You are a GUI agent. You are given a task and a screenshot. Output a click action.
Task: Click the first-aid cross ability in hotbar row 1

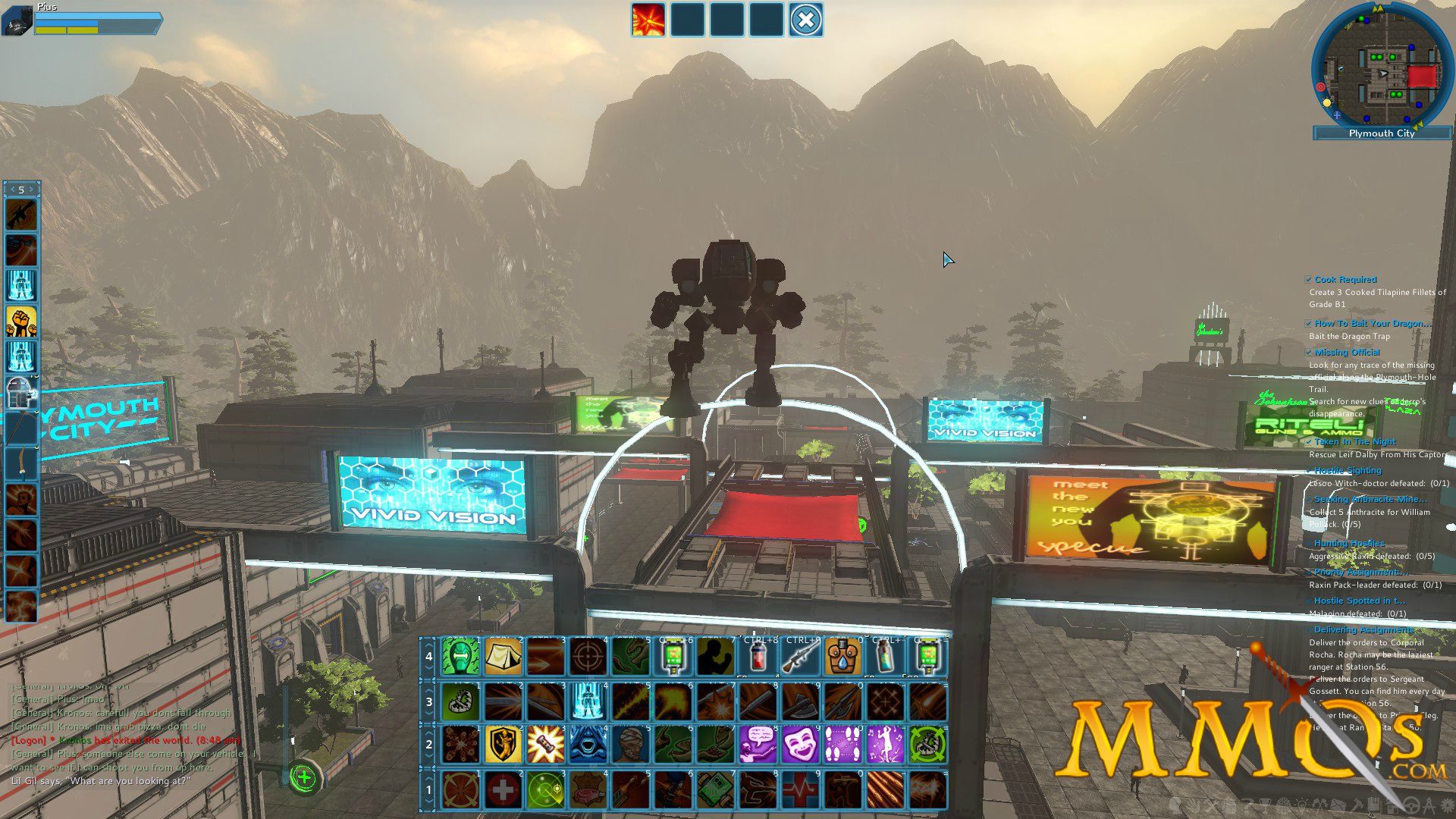click(x=504, y=790)
